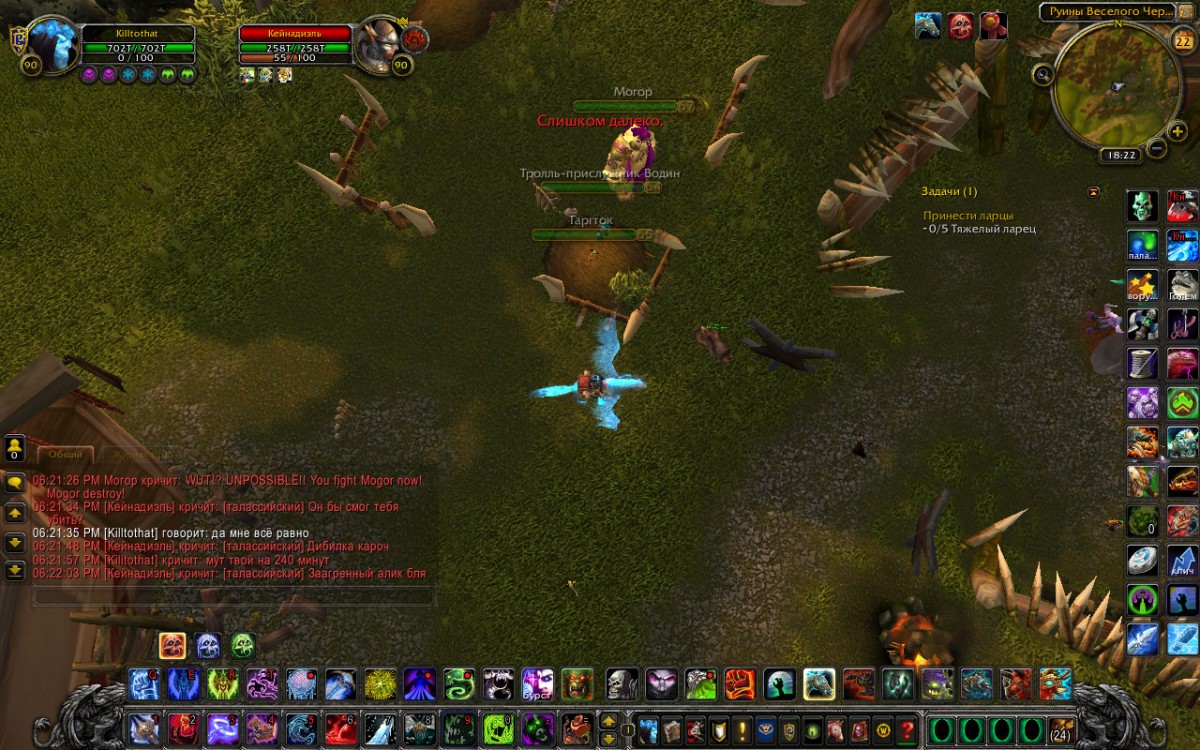Viewport: 1200px width, 750px height.
Task: Zoom out the minimap with minus button
Action: click(x=1157, y=149)
